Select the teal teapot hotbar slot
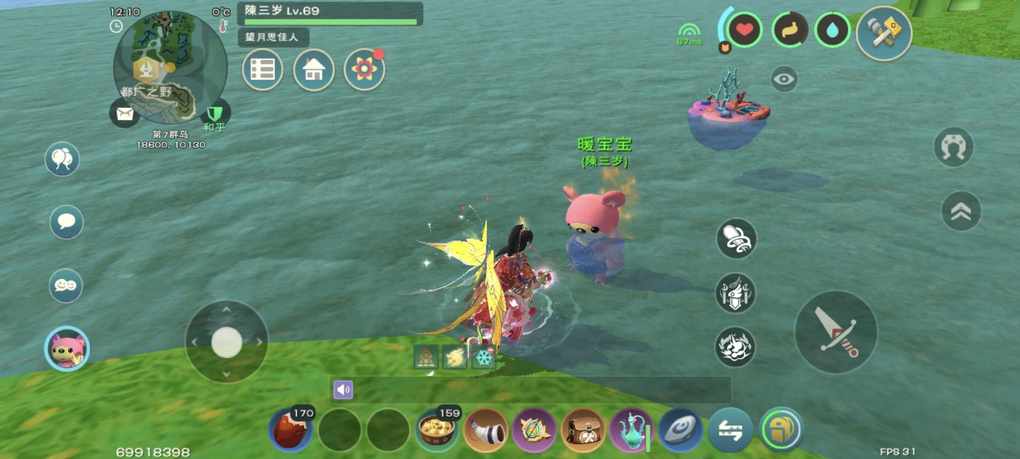 [x=632, y=431]
